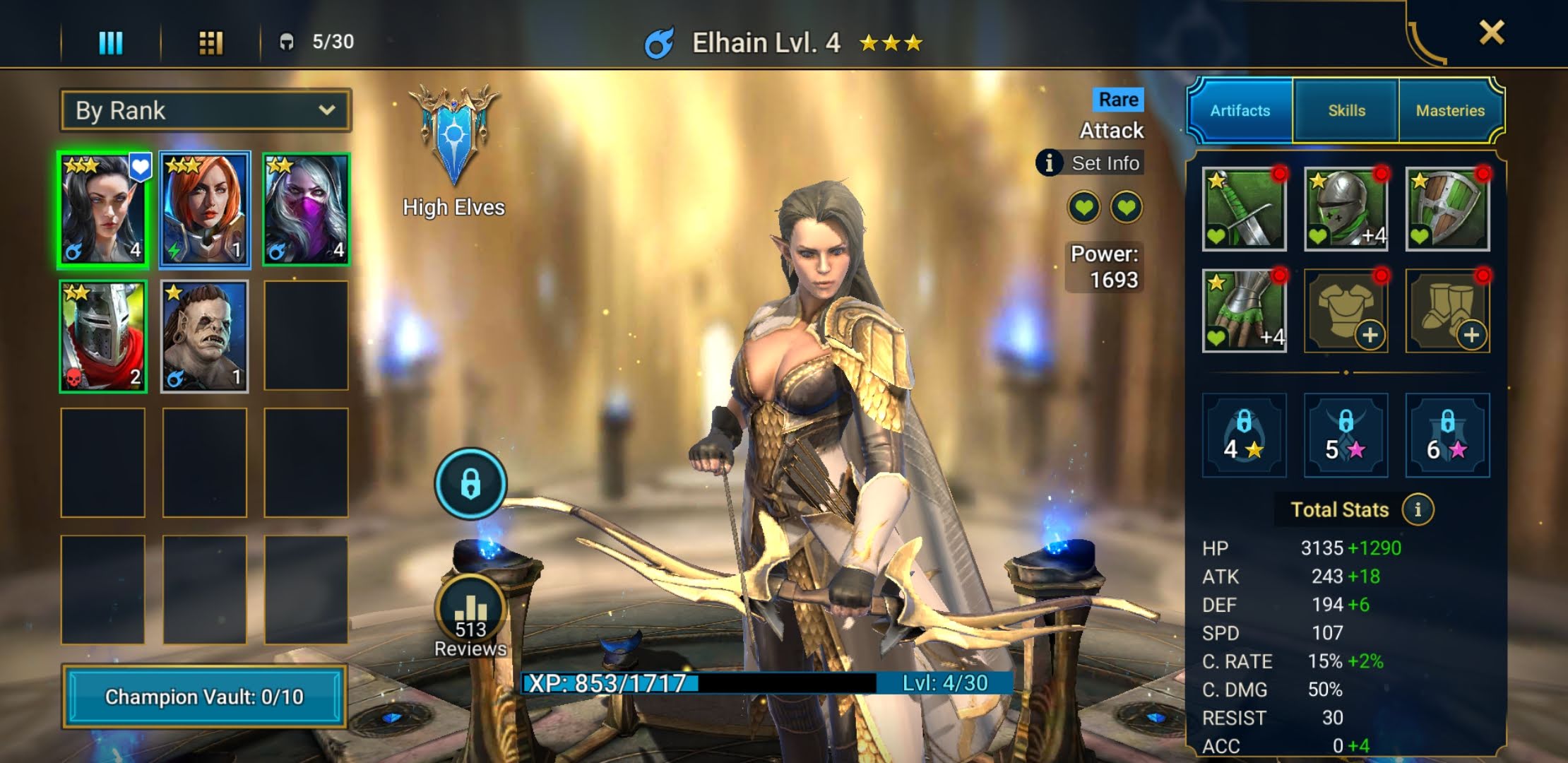The width and height of the screenshot is (1568, 763).
Task: Open the By Rank sort dropdown
Action: coord(205,110)
